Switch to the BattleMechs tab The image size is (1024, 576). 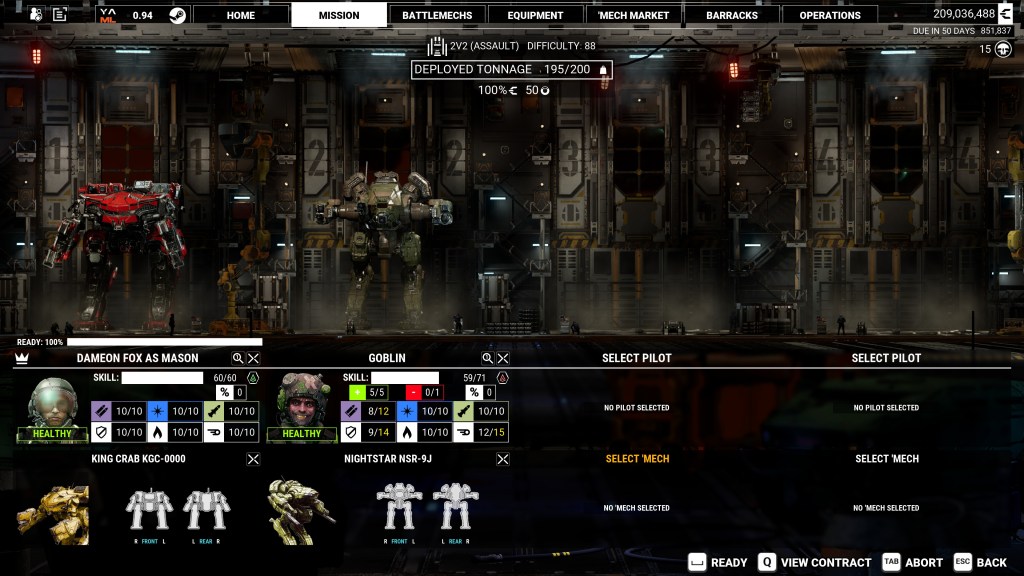437,15
